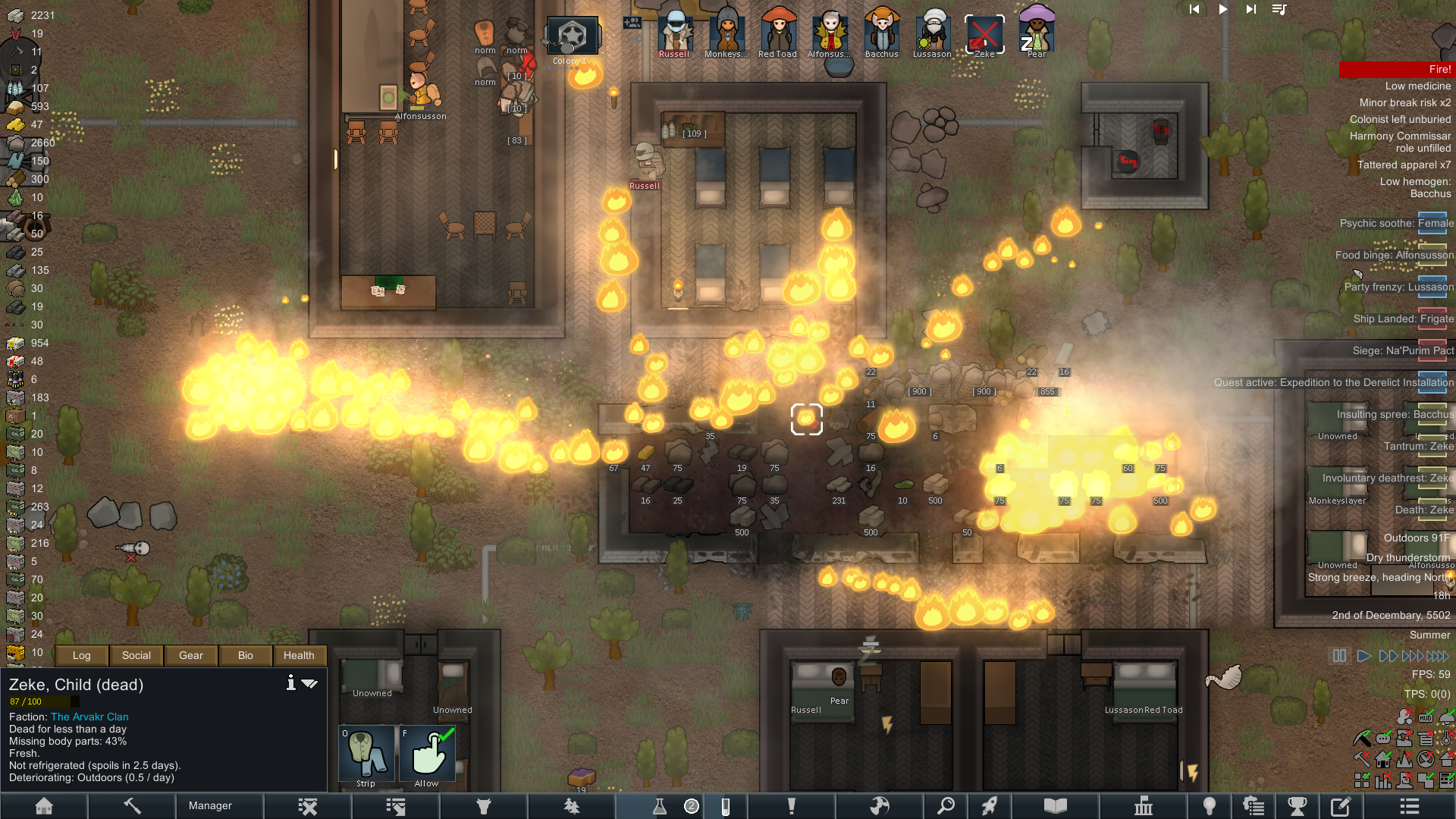Select Bacchus portrait in the colonist bar

(882, 34)
